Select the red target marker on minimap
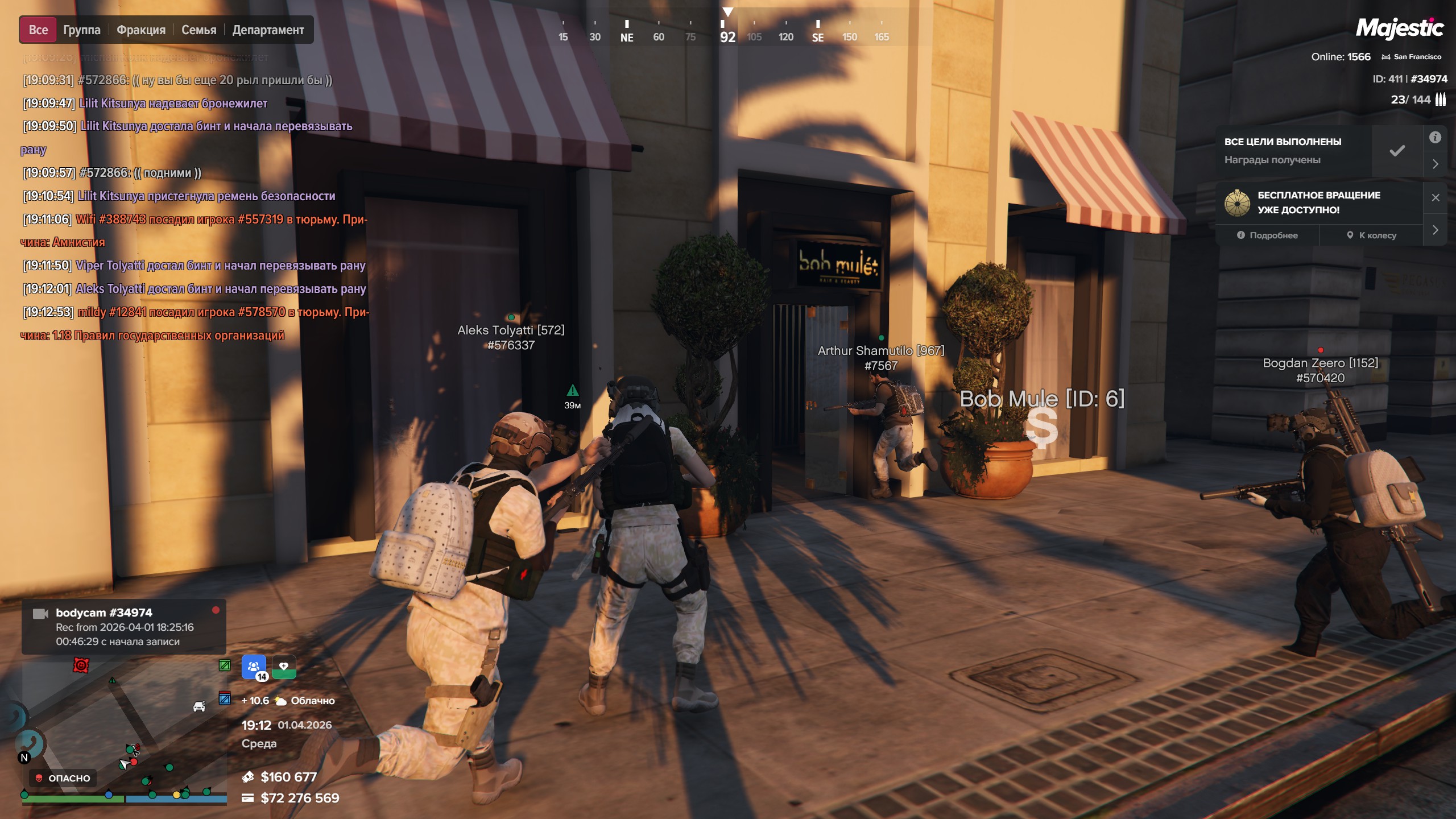The image size is (1456, 819). pyautogui.click(x=81, y=665)
